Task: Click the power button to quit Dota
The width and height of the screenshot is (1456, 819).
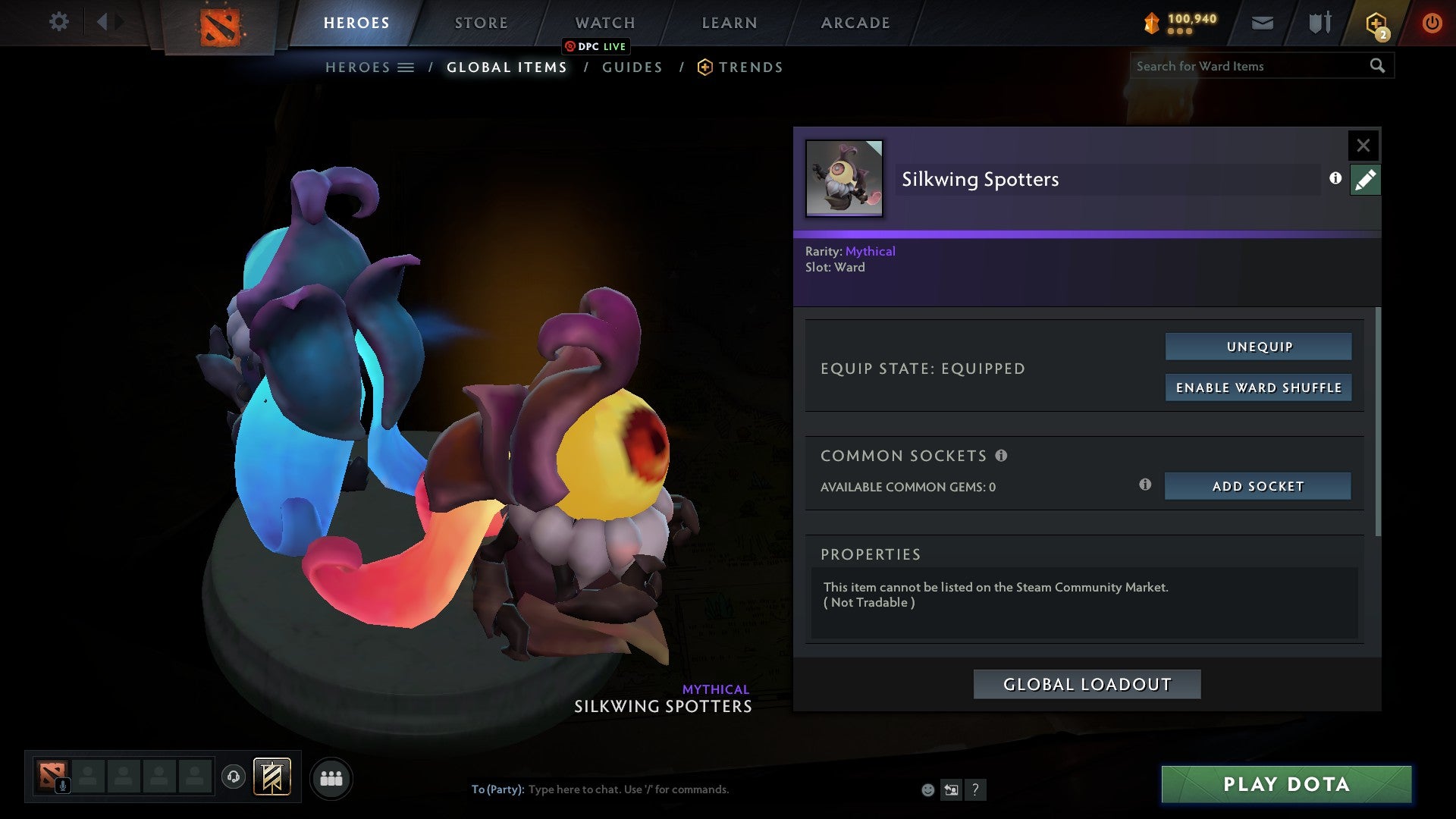Action: pyautogui.click(x=1432, y=23)
